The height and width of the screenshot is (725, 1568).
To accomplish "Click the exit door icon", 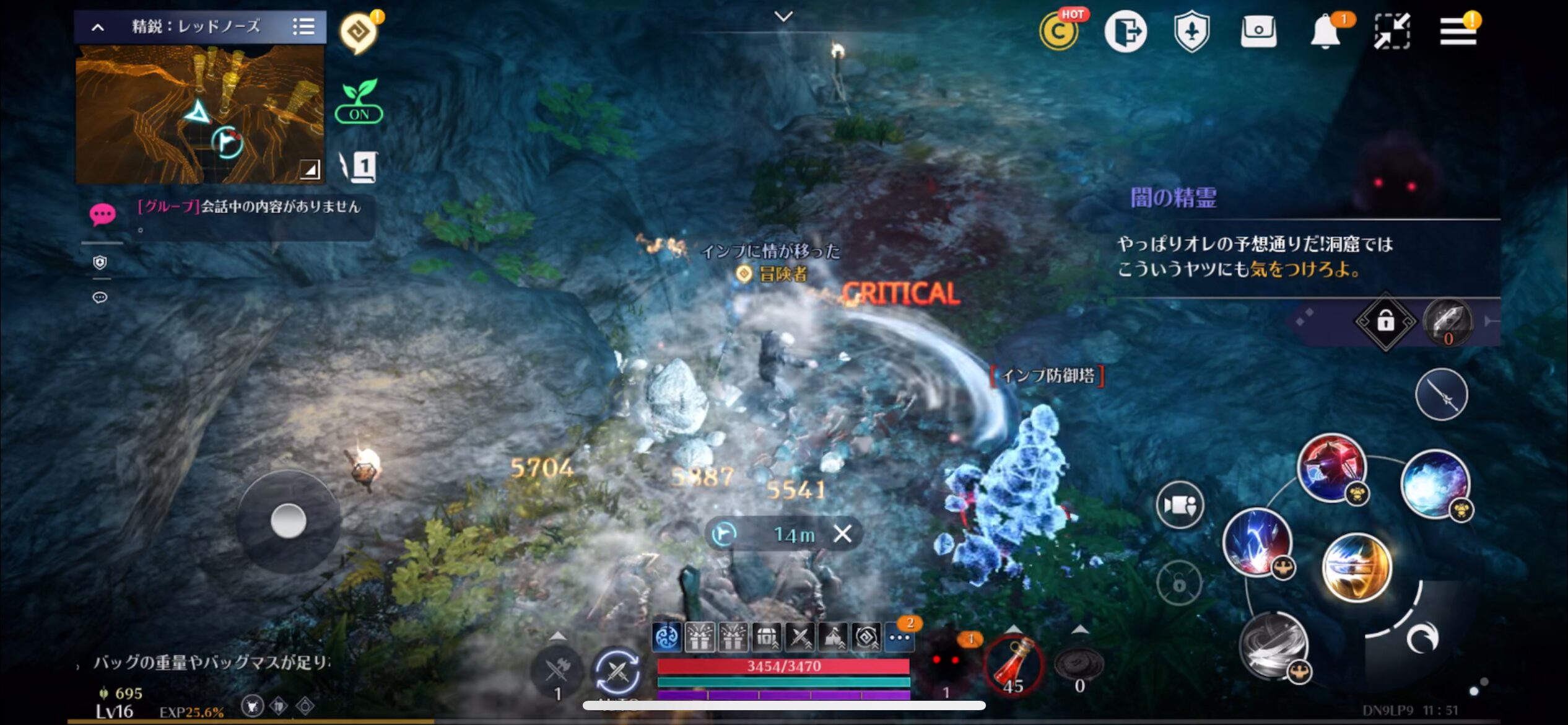I will 1125,31.
